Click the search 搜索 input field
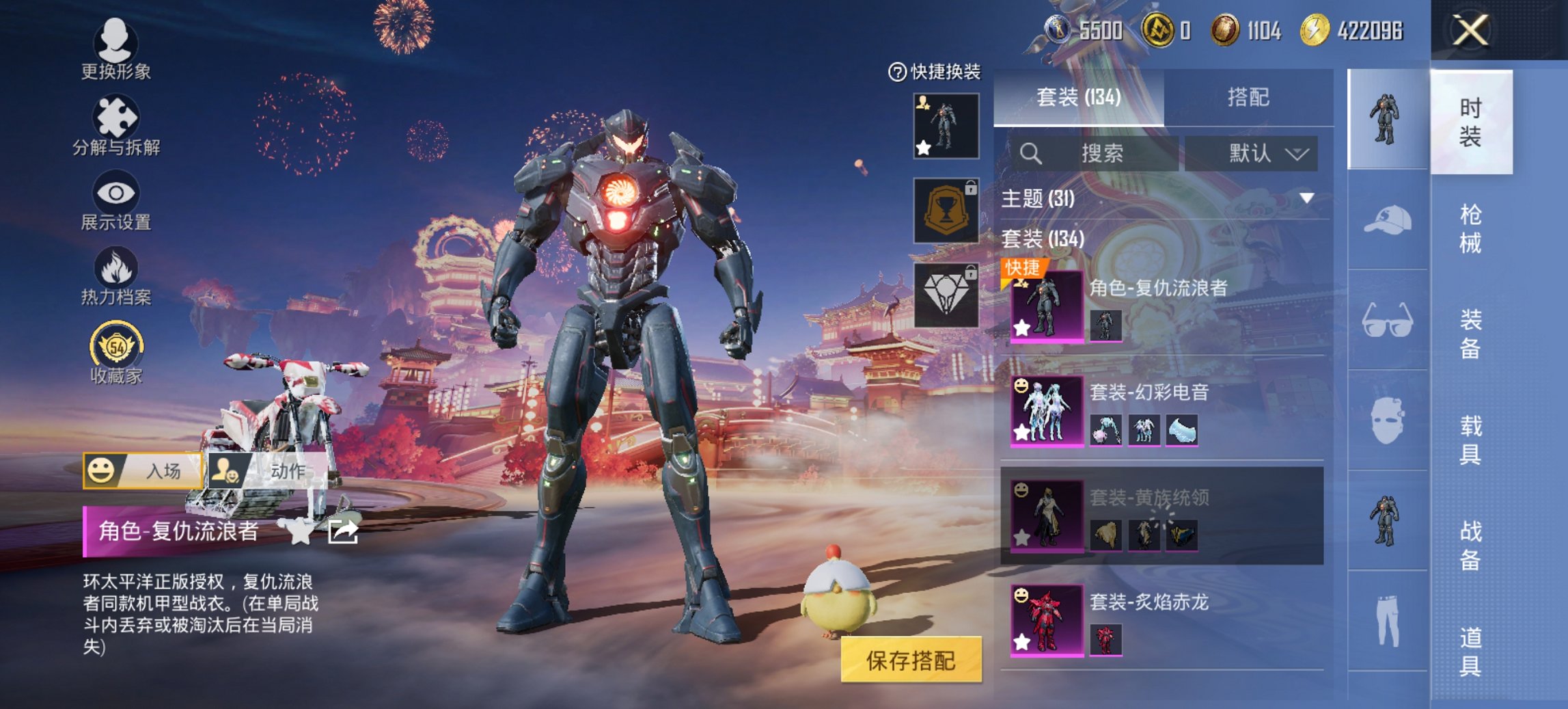 click(1100, 154)
